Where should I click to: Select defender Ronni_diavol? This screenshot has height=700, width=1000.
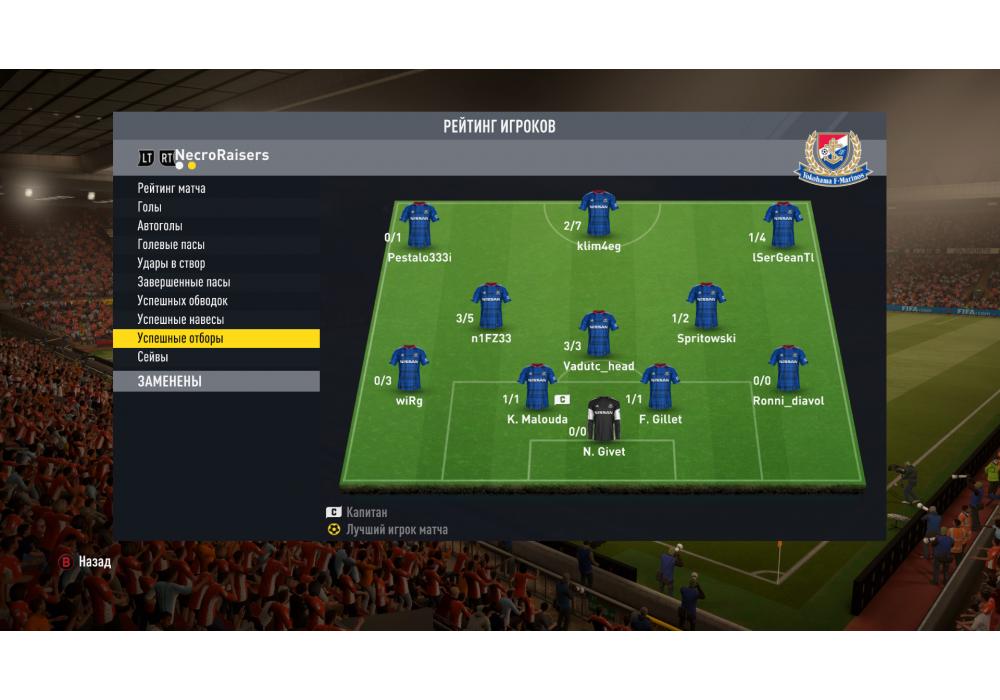point(788,369)
